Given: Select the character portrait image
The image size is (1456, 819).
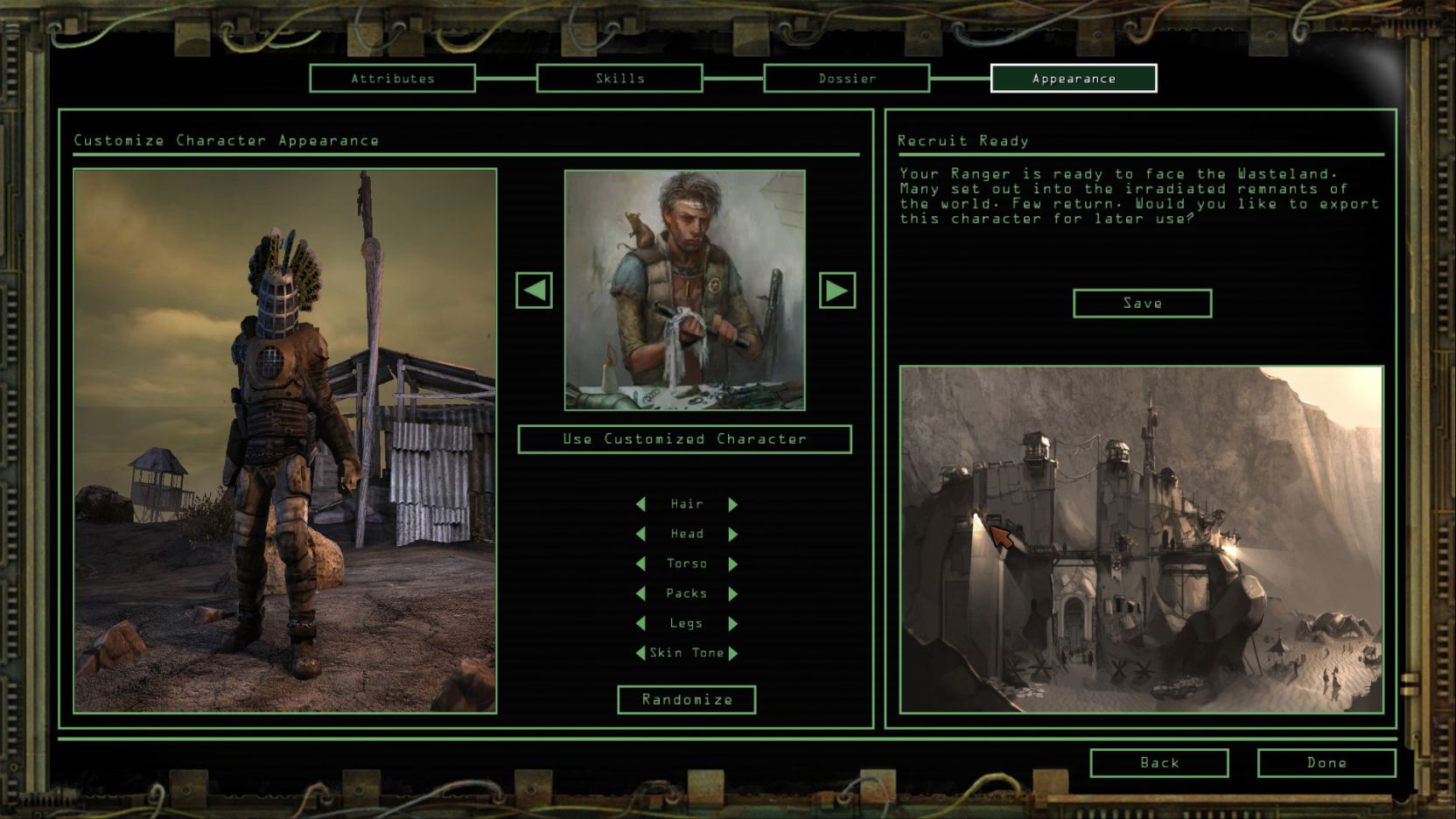Looking at the screenshot, I should tap(684, 290).
